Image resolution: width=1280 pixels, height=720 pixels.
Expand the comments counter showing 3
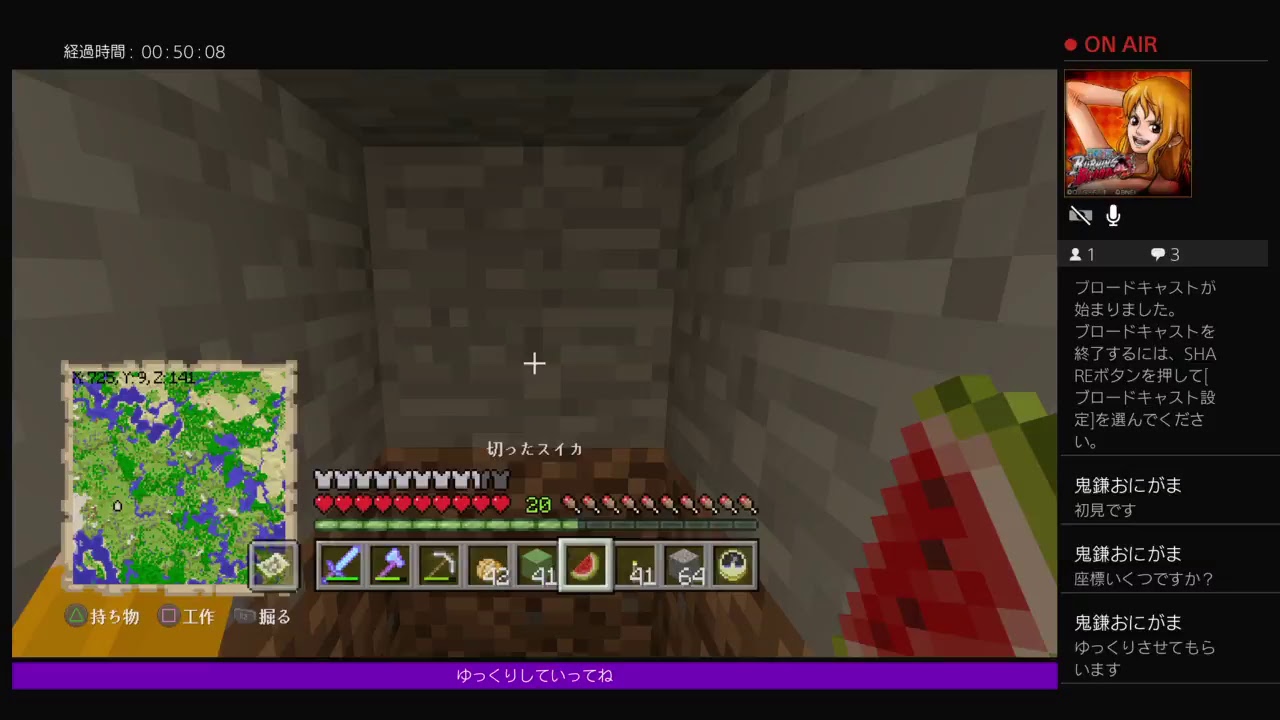[1164, 254]
